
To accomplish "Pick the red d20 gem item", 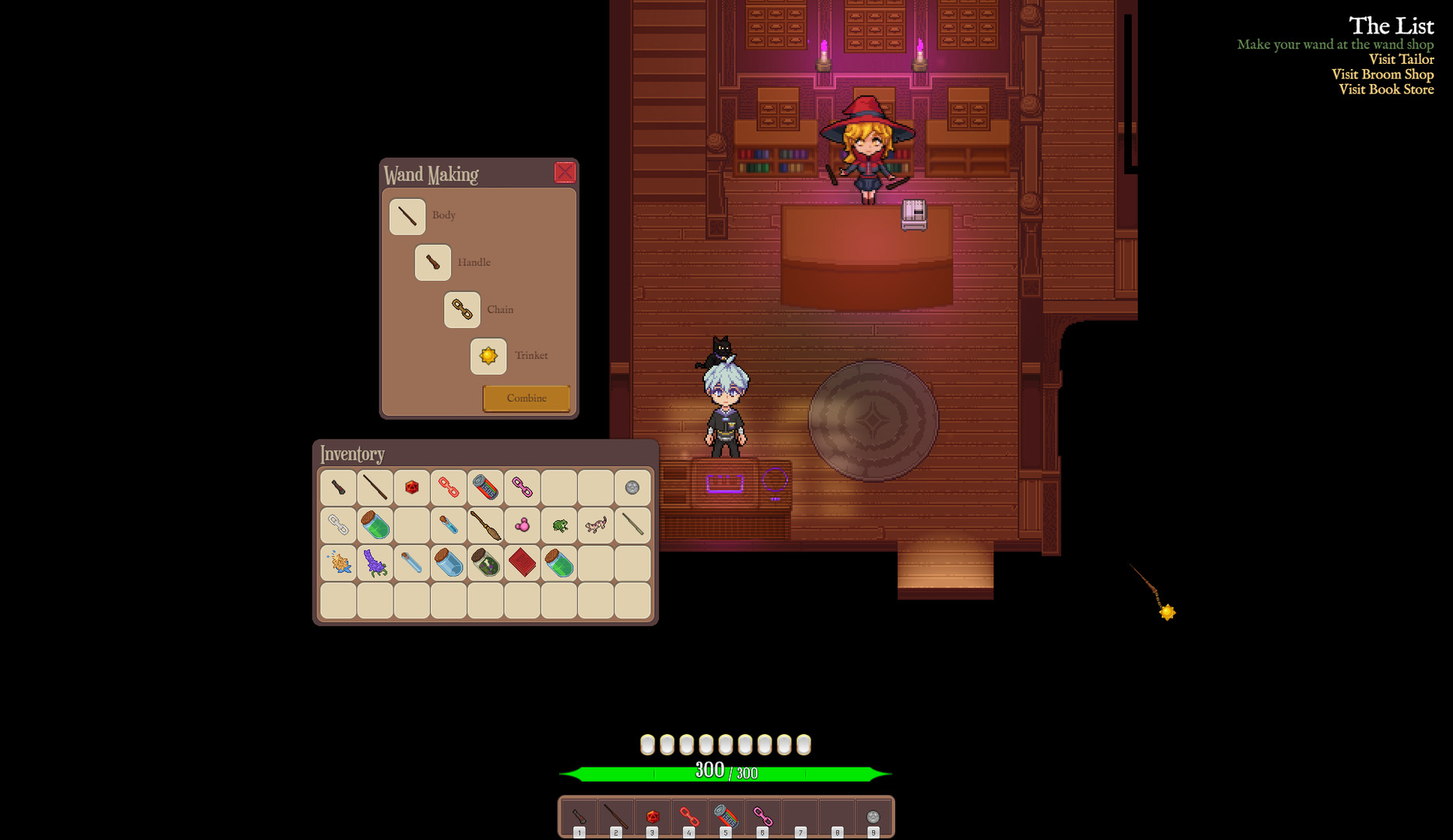I will coord(411,488).
